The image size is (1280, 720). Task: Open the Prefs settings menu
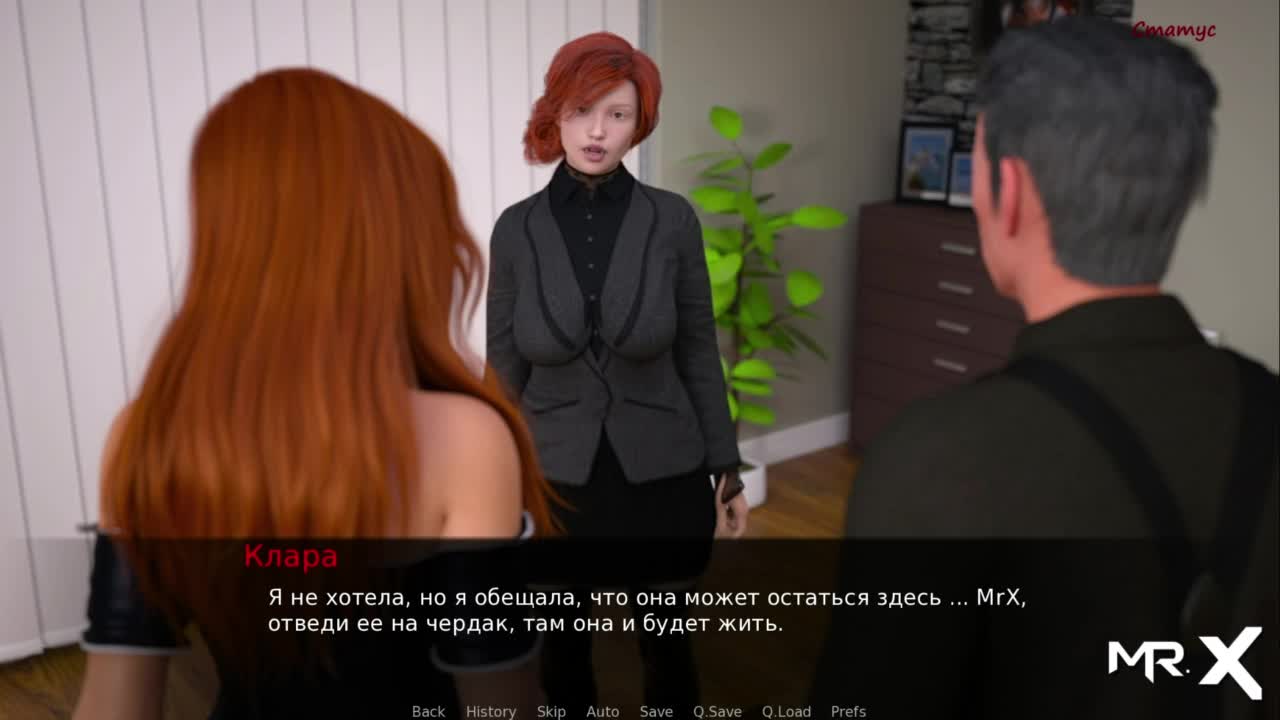[x=848, y=711]
